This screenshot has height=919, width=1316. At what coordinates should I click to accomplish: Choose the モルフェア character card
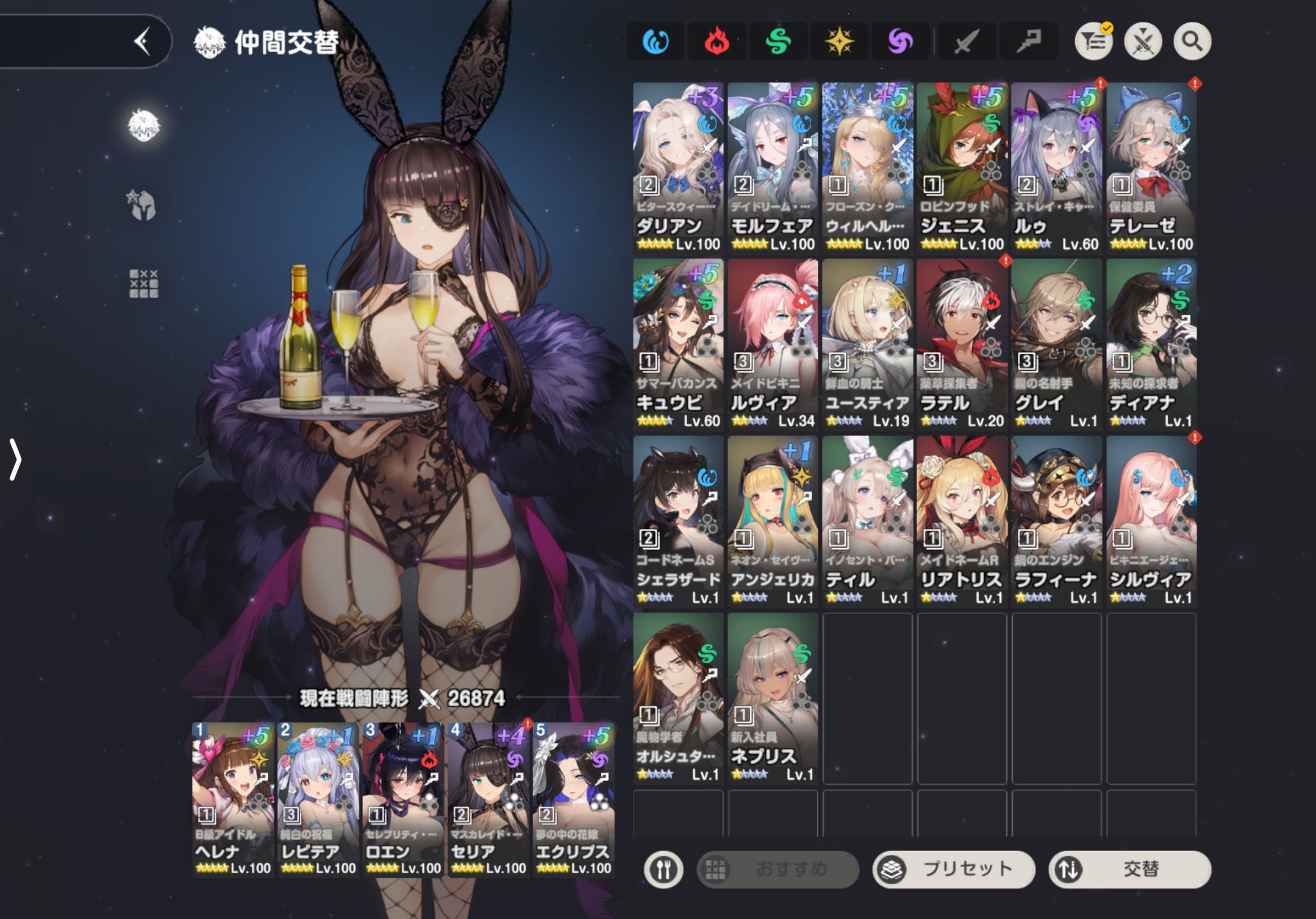tap(773, 167)
